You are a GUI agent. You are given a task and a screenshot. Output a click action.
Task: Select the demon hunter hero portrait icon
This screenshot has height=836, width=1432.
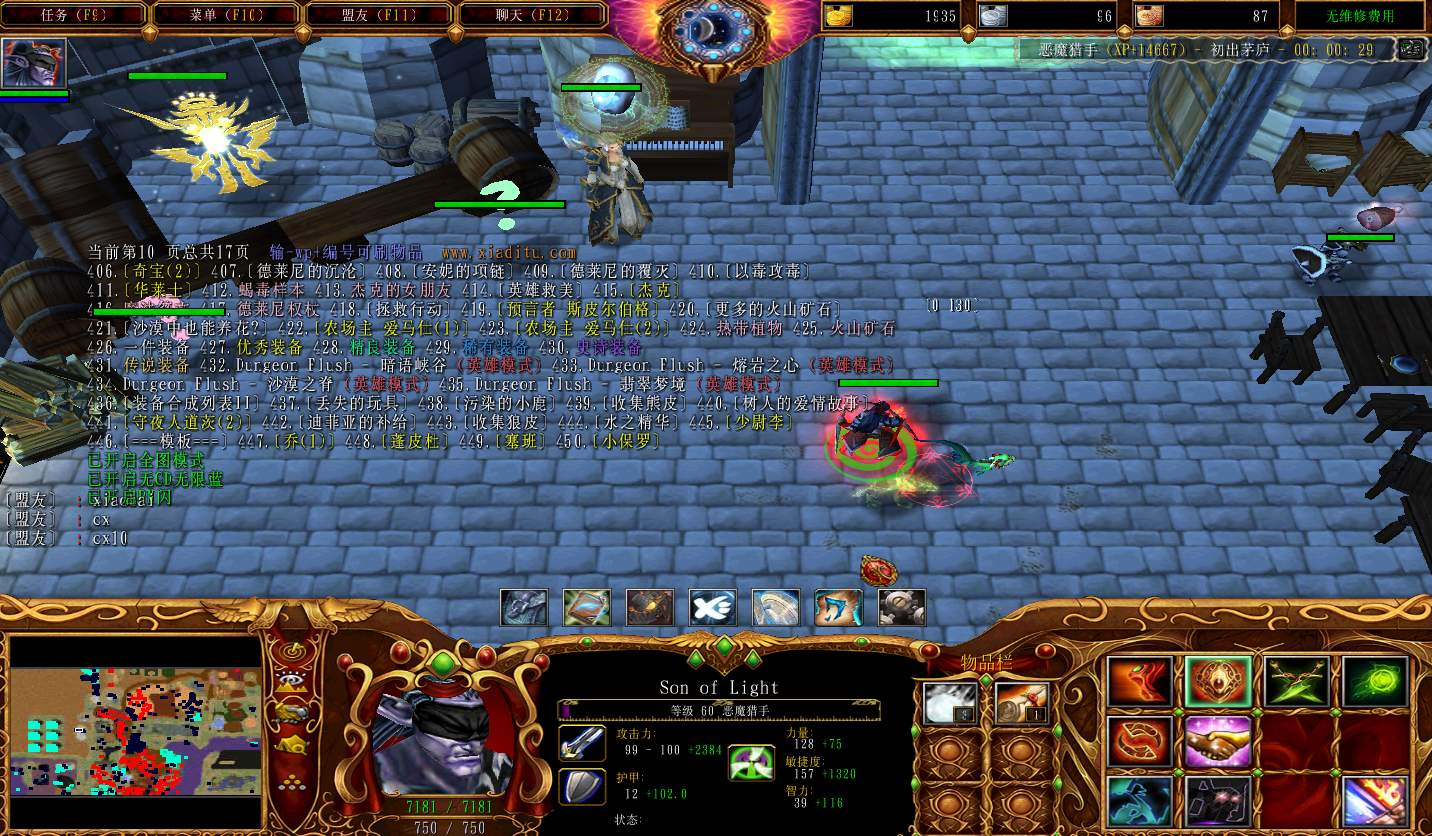[34, 63]
